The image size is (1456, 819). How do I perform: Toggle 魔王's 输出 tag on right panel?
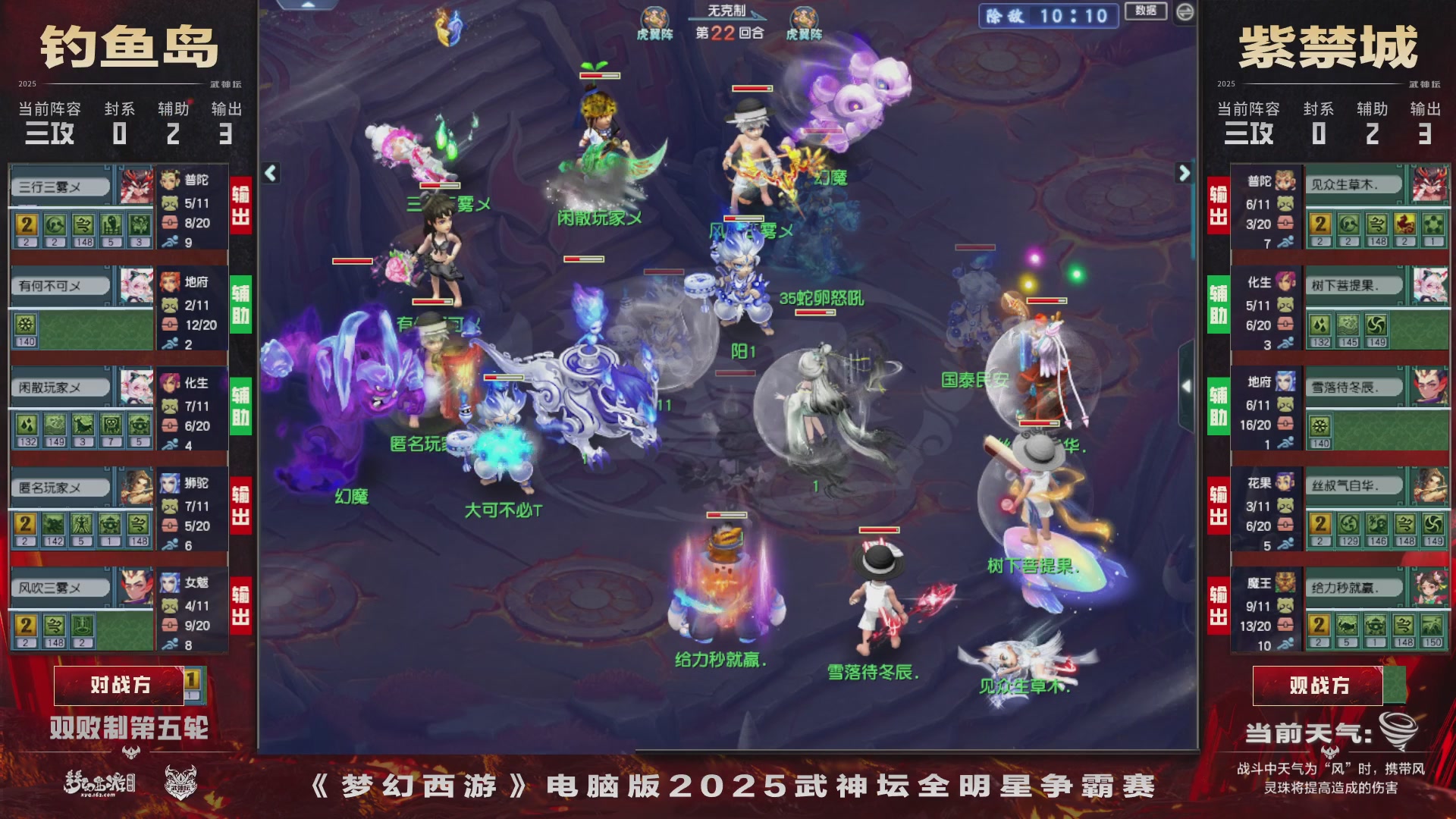point(1218,607)
